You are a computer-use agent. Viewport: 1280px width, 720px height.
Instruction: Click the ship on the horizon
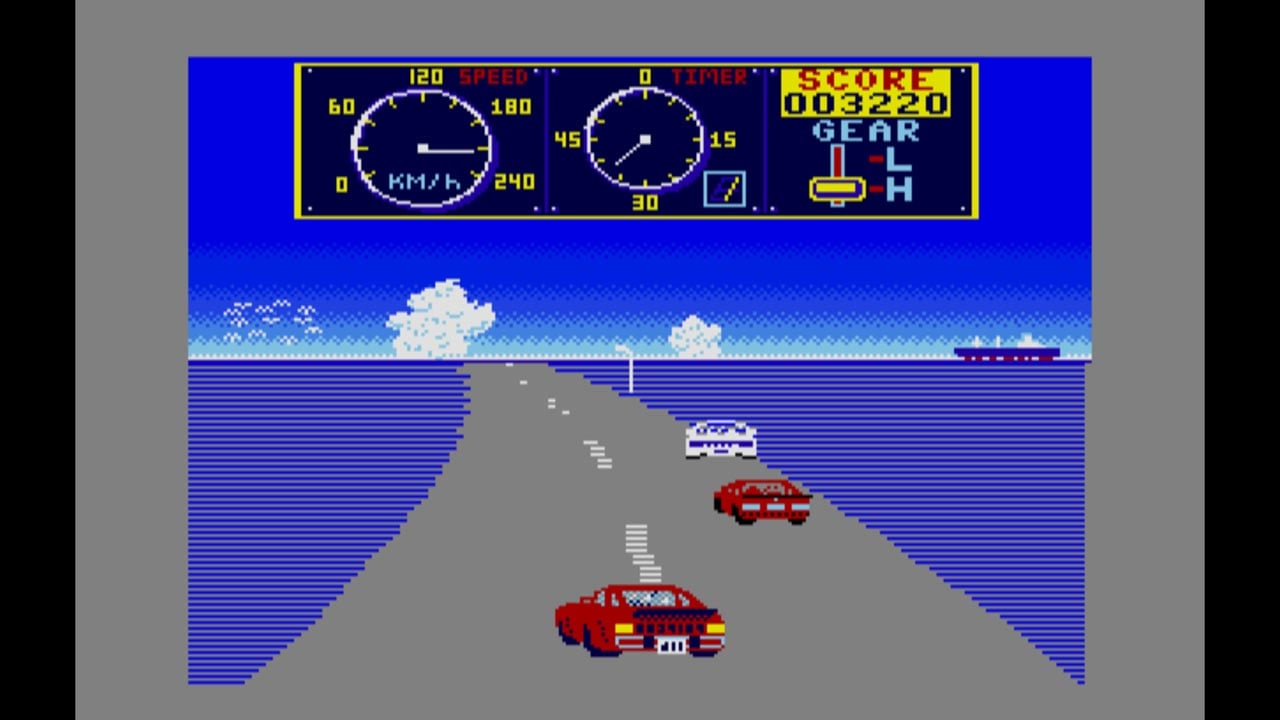click(x=1005, y=352)
